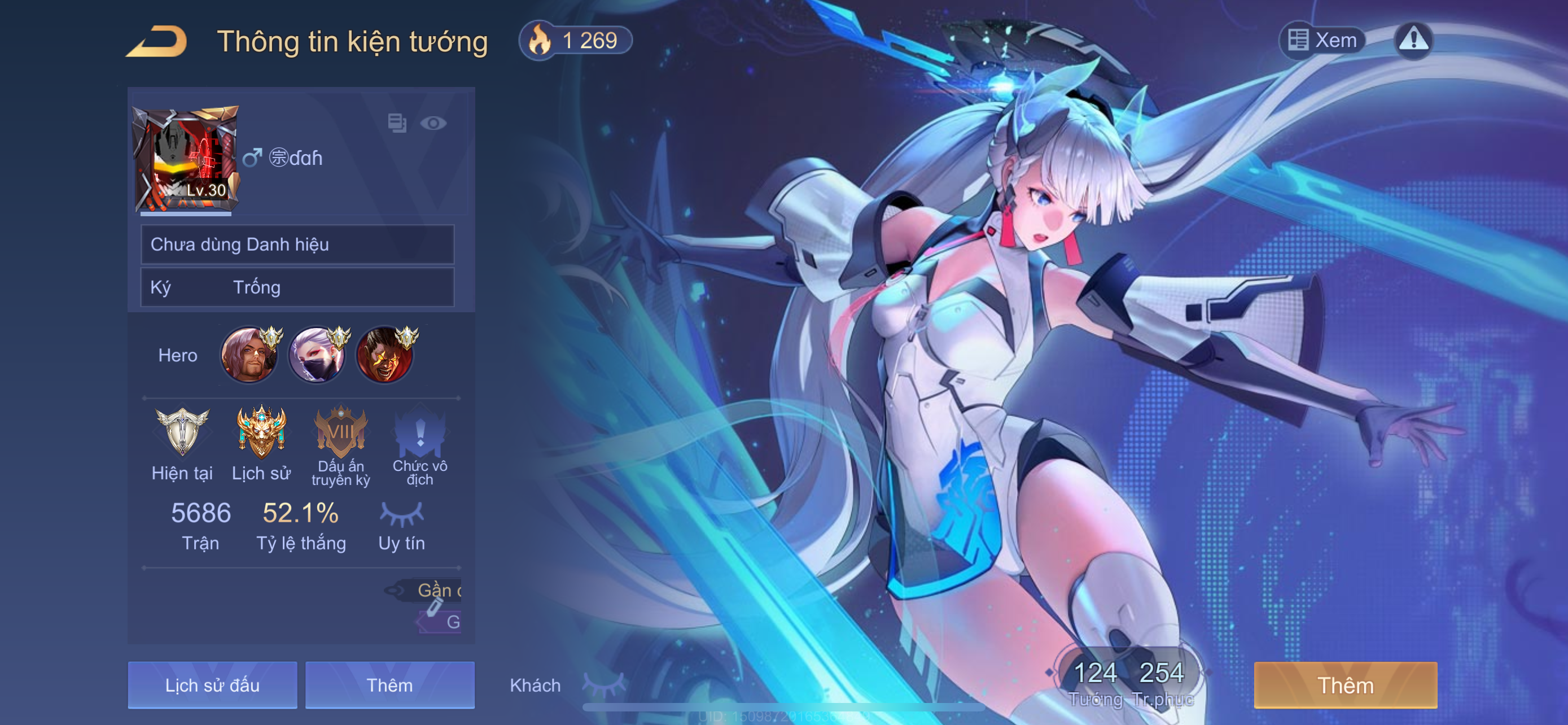Open the Lịch sử đấu match history
The height and width of the screenshot is (725, 1568).
point(212,685)
